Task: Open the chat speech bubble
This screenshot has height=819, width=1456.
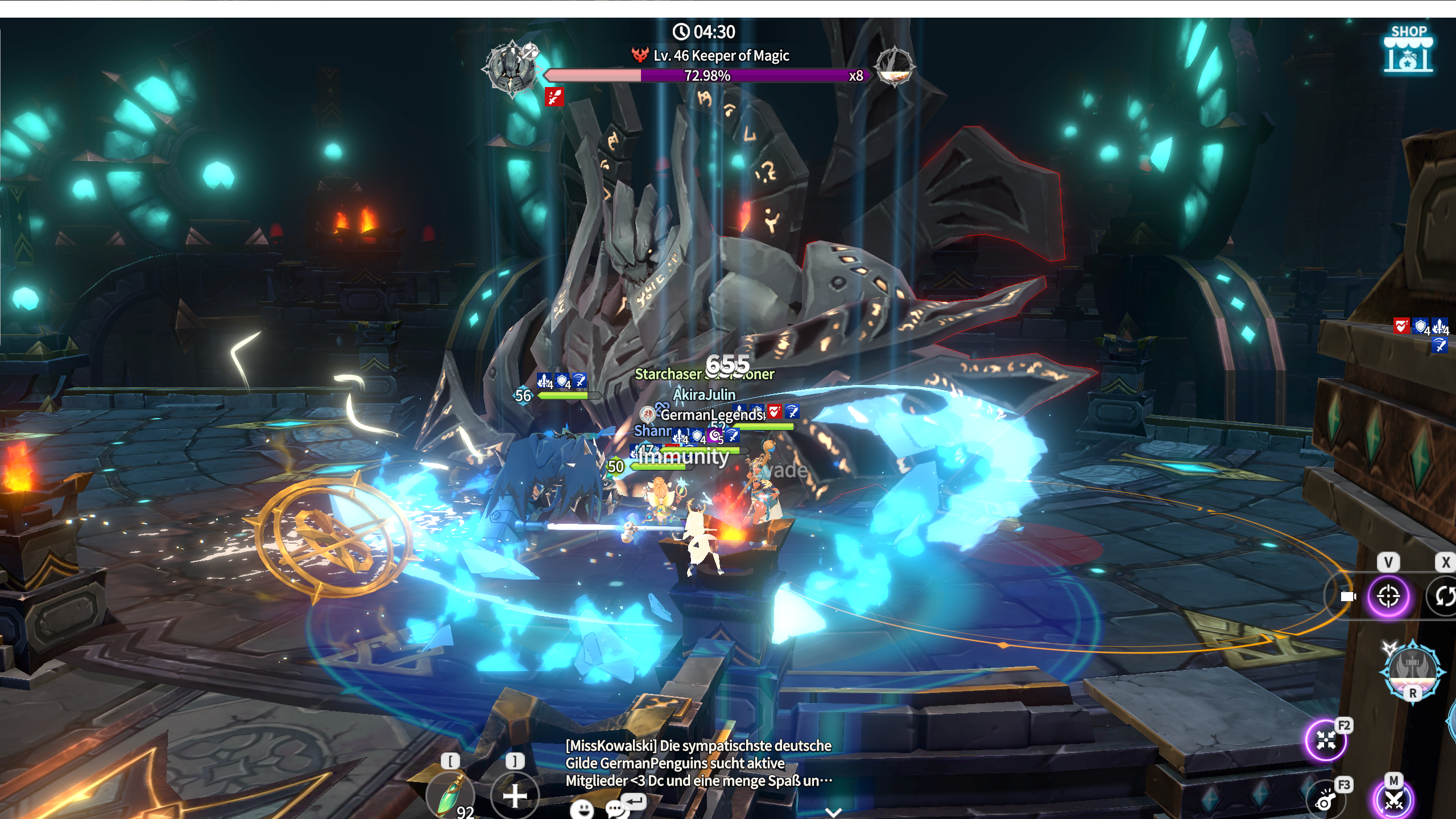Action: coord(615,809)
